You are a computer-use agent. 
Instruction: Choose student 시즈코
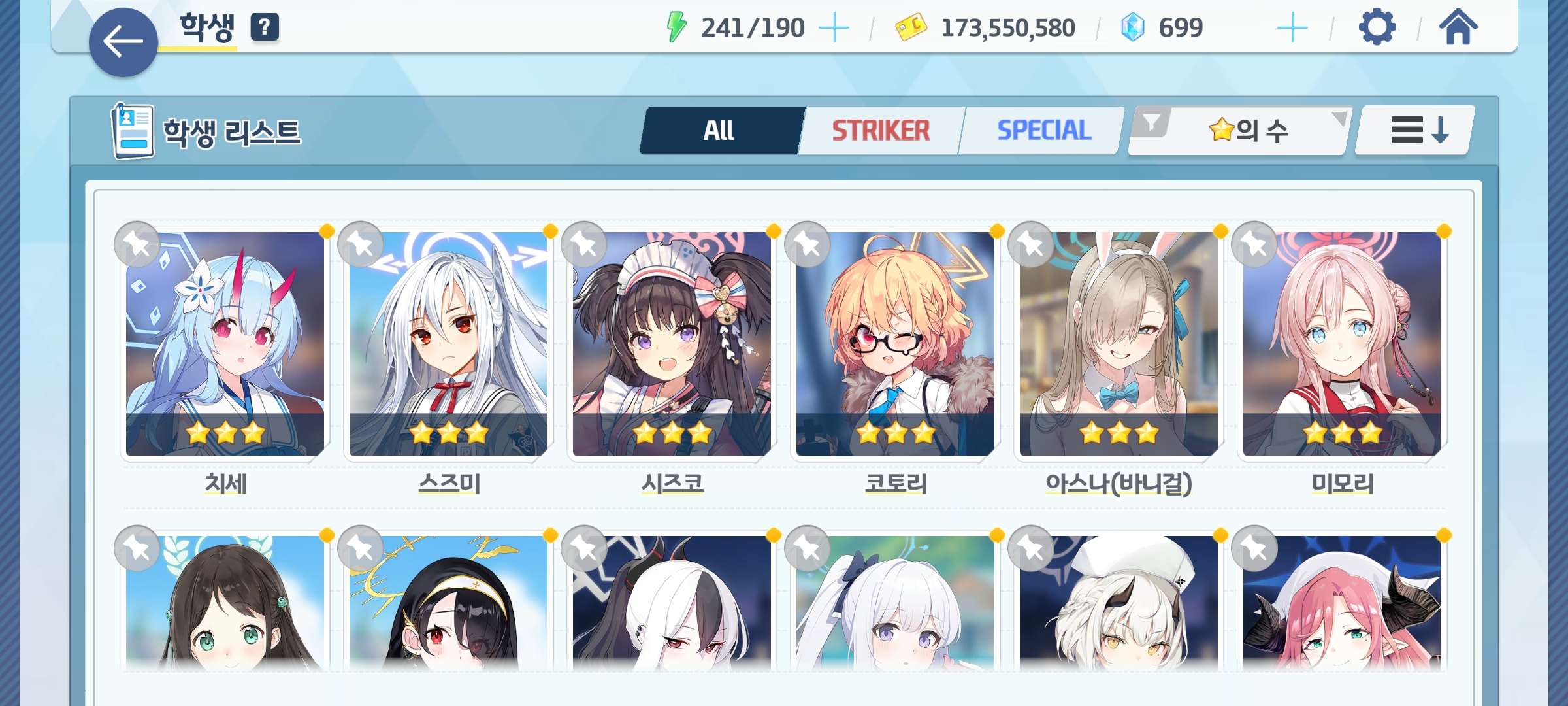click(672, 343)
